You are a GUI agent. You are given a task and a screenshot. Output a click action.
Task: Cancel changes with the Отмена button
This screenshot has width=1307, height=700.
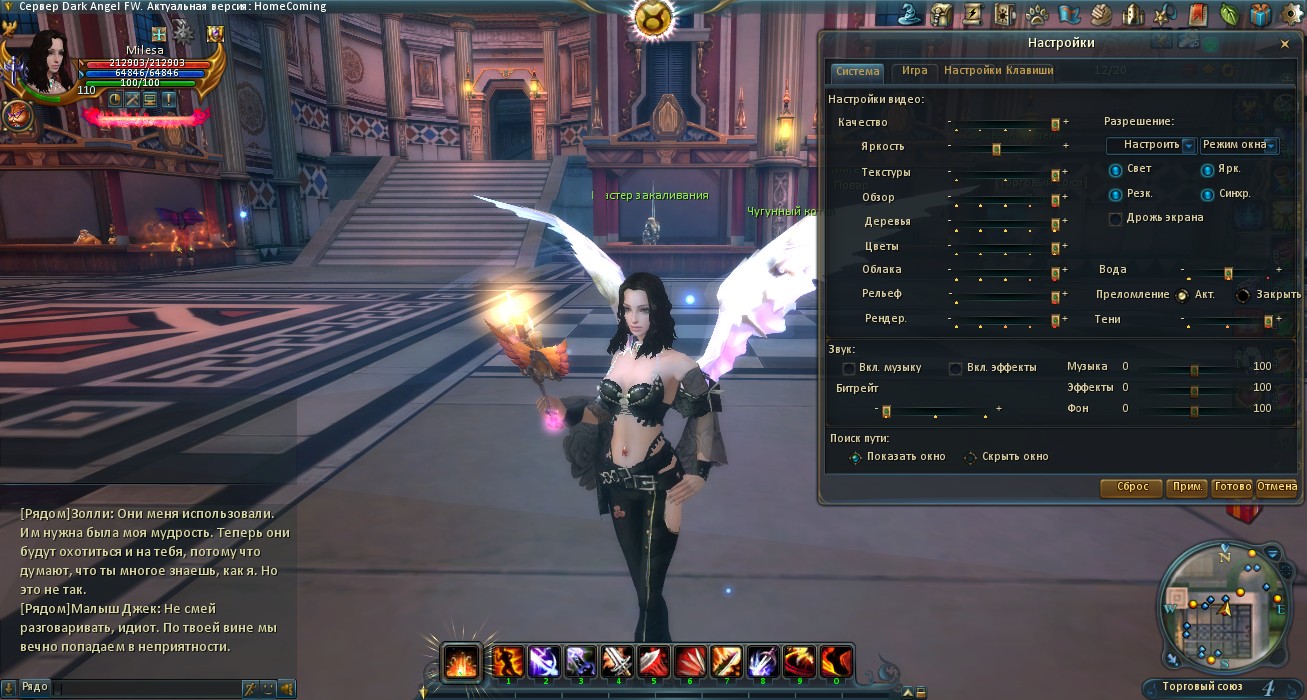coord(1276,487)
